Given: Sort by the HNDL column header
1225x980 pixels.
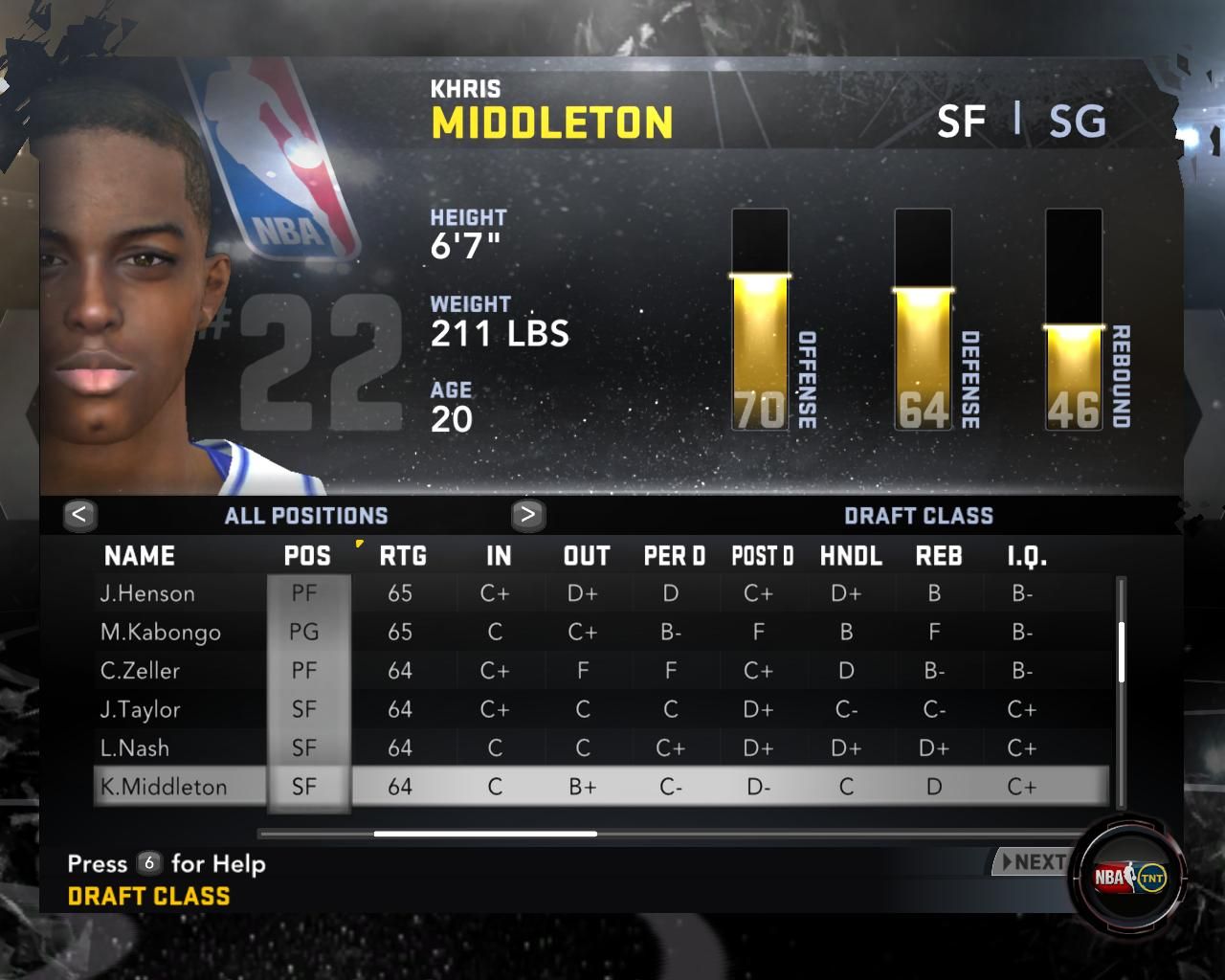Looking at the screenshot, I should click(851, 556).
